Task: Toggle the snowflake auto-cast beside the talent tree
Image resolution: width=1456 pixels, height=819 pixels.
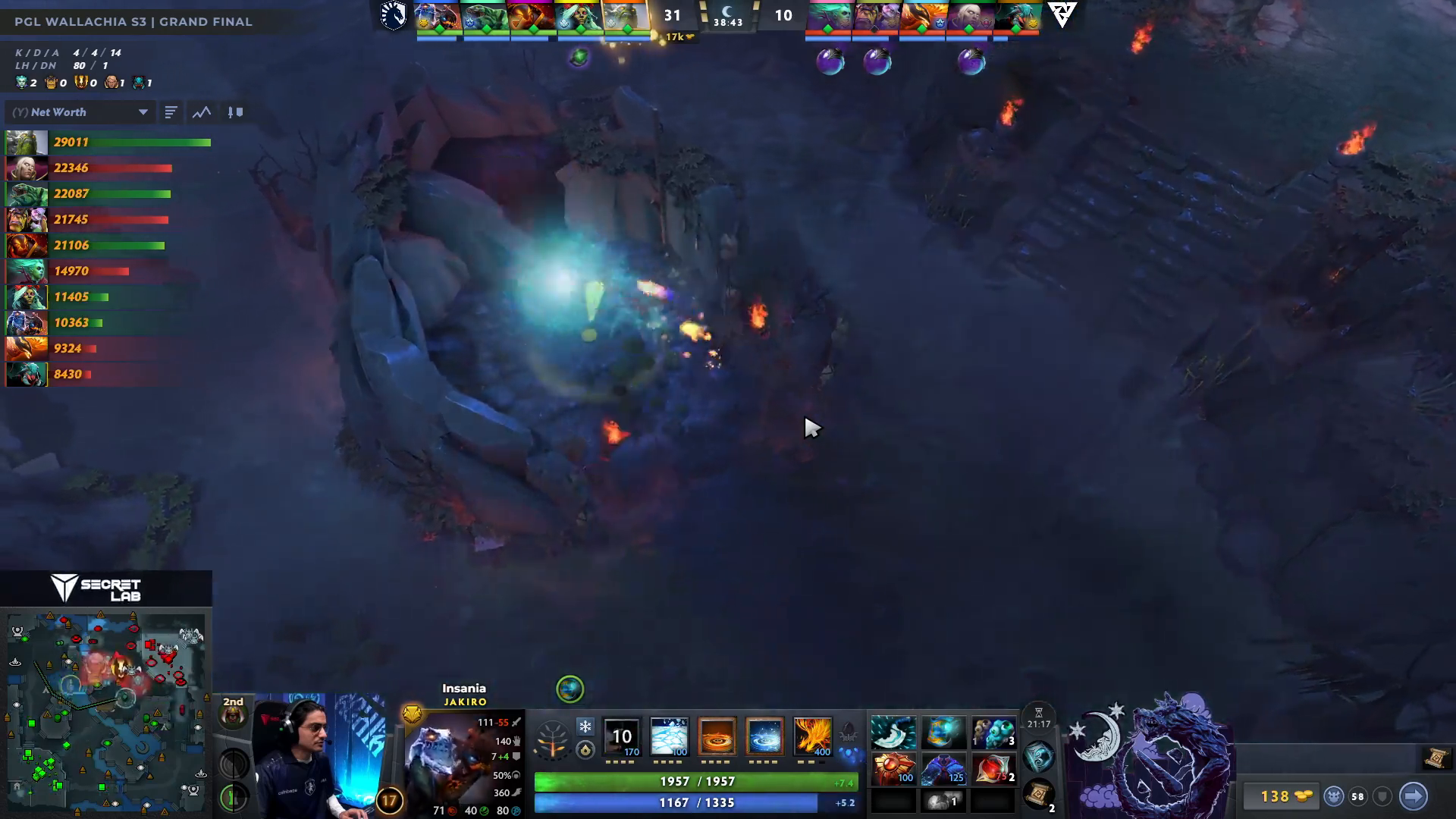Action: click(584, 726)
